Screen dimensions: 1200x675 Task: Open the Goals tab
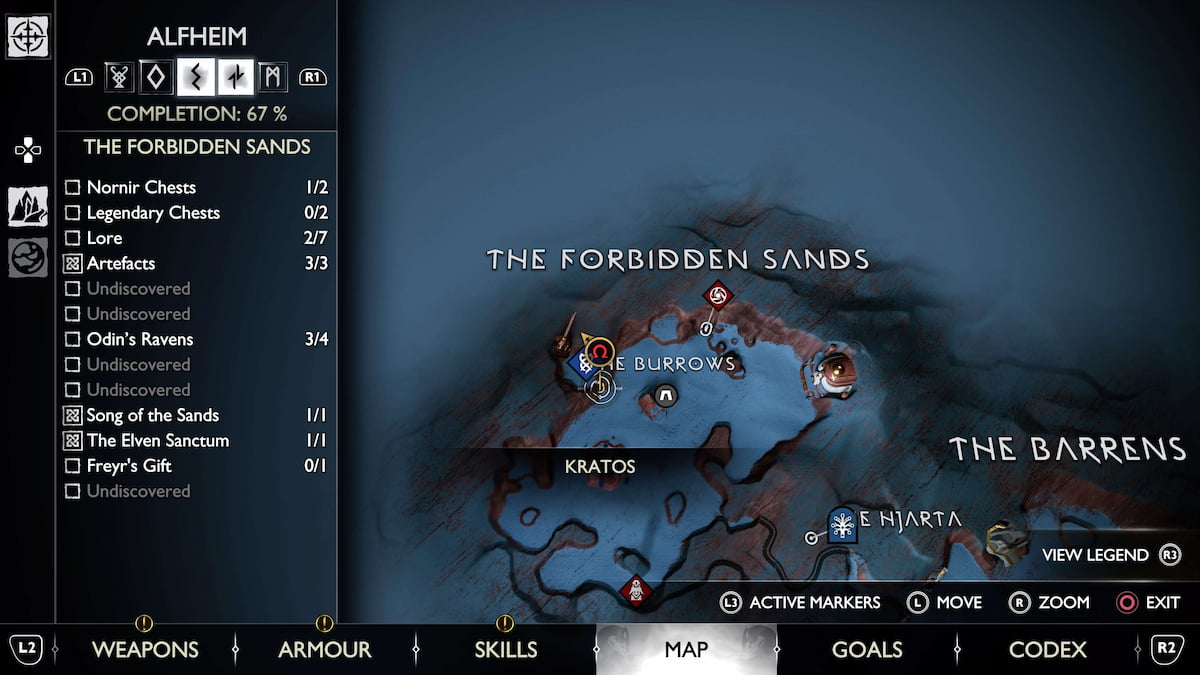coord(867,650)
